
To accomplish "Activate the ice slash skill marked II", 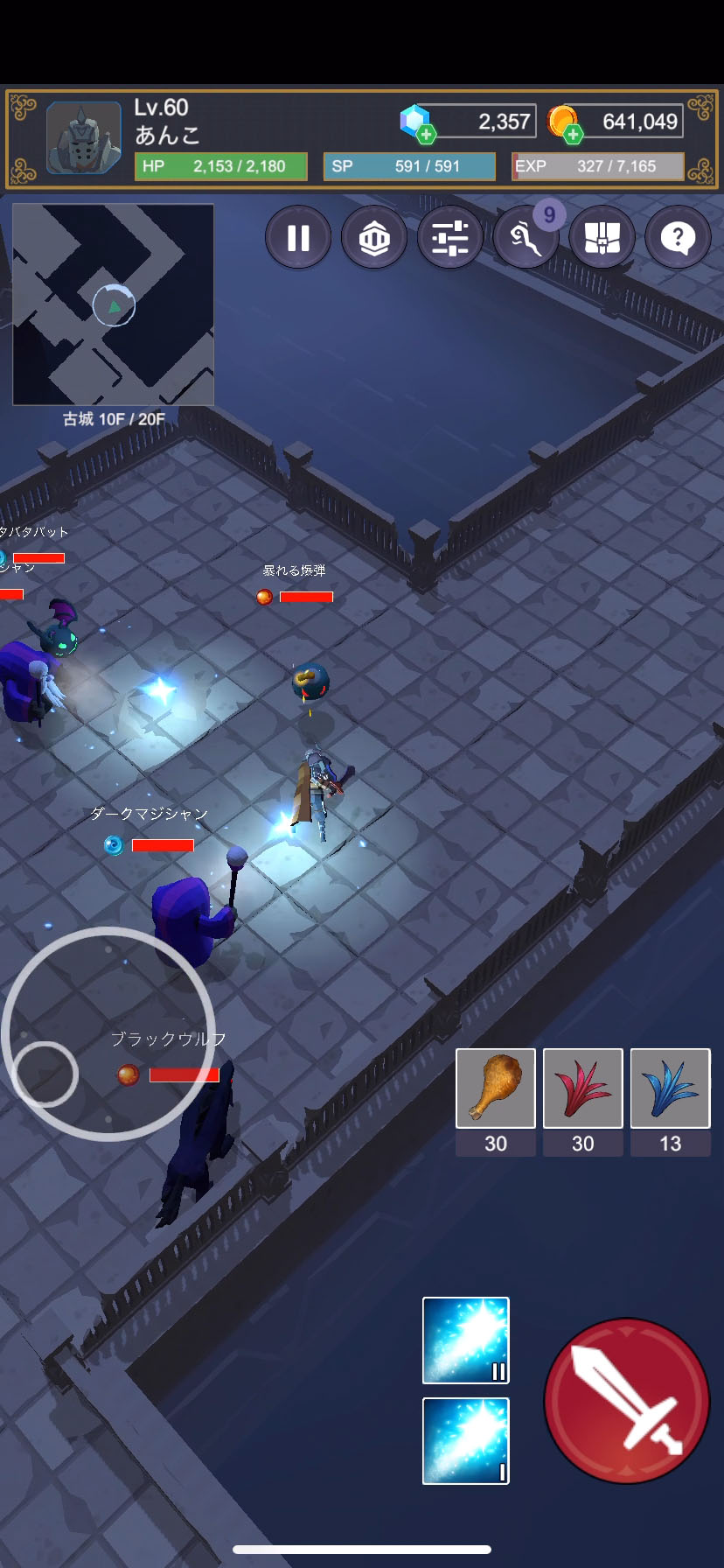I will pyautogui.click(x=466, y=1340).
